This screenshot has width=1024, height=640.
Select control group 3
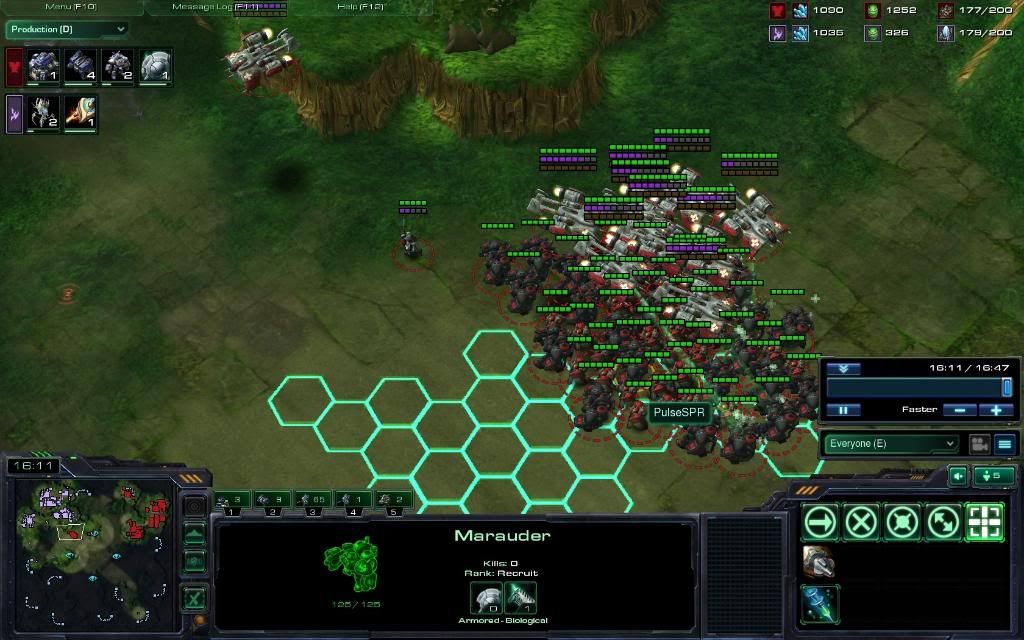(x=314, y=499)
